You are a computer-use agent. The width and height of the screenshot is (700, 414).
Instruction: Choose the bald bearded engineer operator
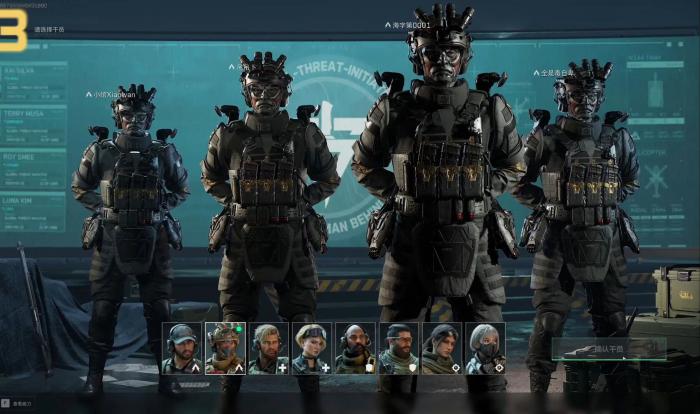click(x=354, y=347)
